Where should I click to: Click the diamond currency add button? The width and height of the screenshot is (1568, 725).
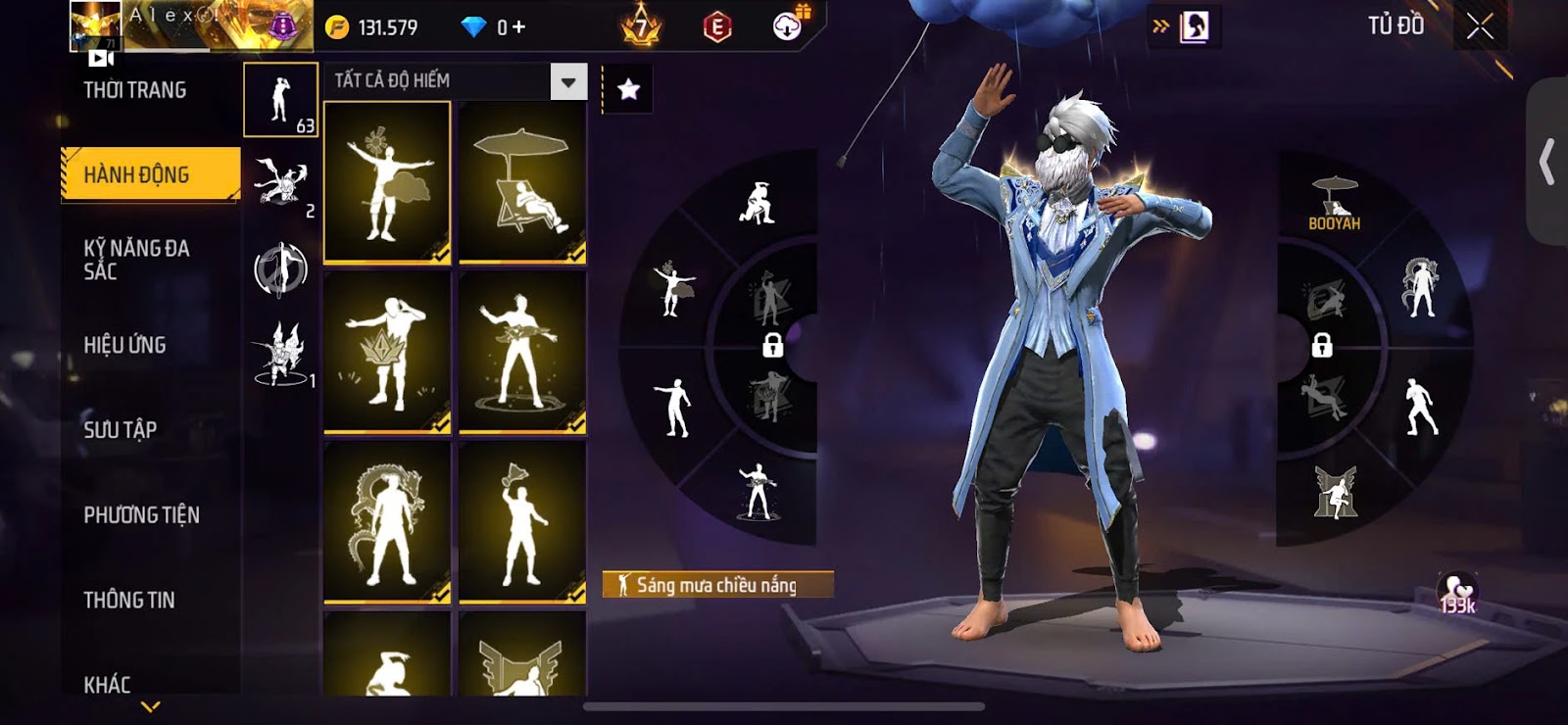pyautogui.click(x=518, y=27)
